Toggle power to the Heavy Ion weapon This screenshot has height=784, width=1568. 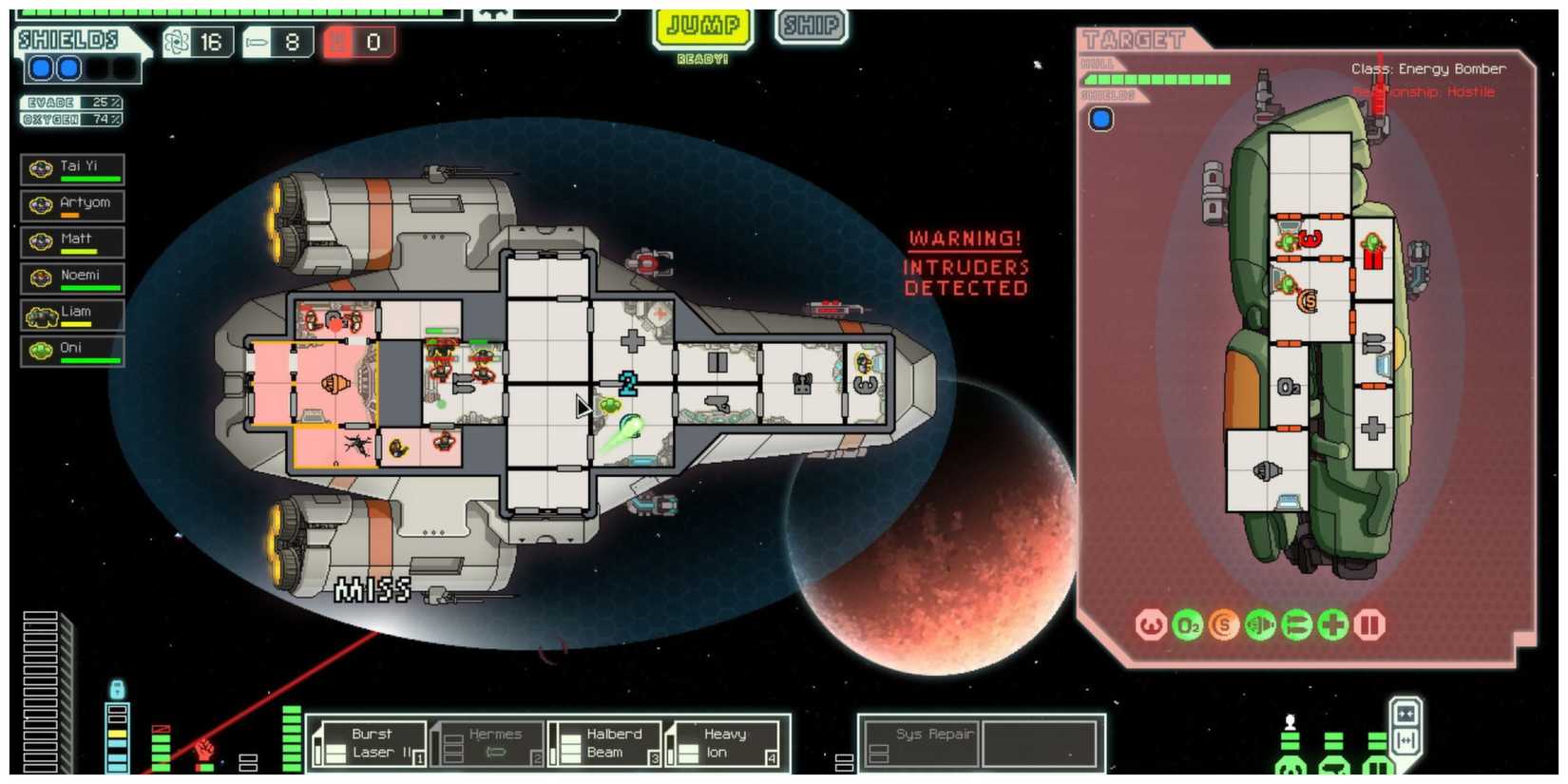pyautogui.click(x=724, y=742)
